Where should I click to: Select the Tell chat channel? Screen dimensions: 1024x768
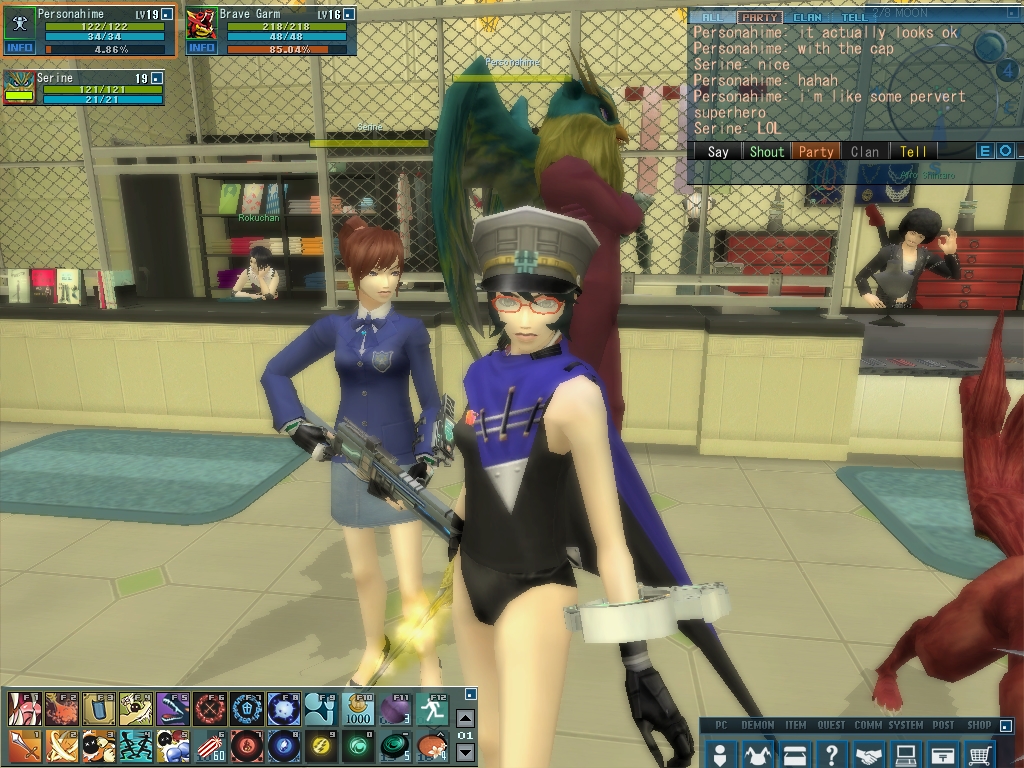[x=913, y=152]
